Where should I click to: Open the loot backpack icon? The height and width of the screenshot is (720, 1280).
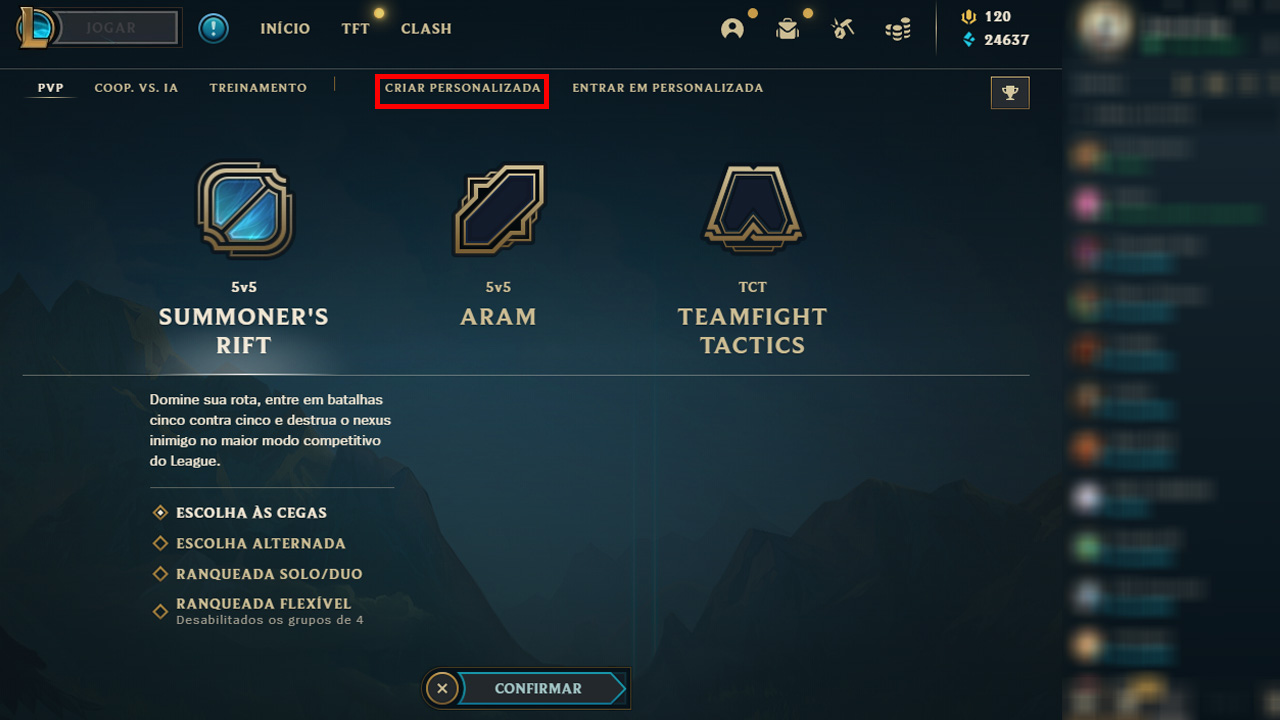787,28
